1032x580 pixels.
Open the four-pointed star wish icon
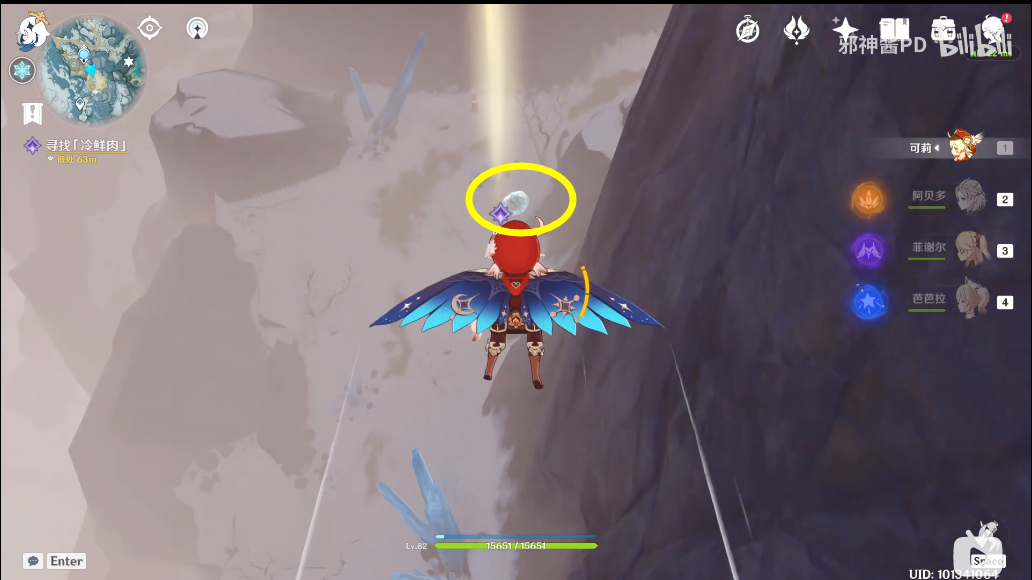tap(845, 30)
